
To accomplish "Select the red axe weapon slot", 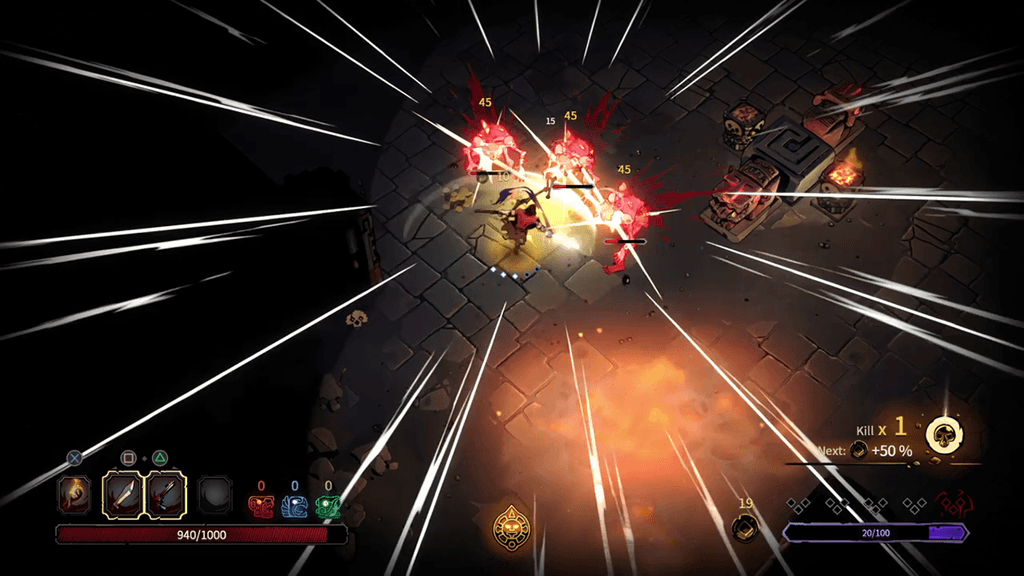I will coord(166,493).
